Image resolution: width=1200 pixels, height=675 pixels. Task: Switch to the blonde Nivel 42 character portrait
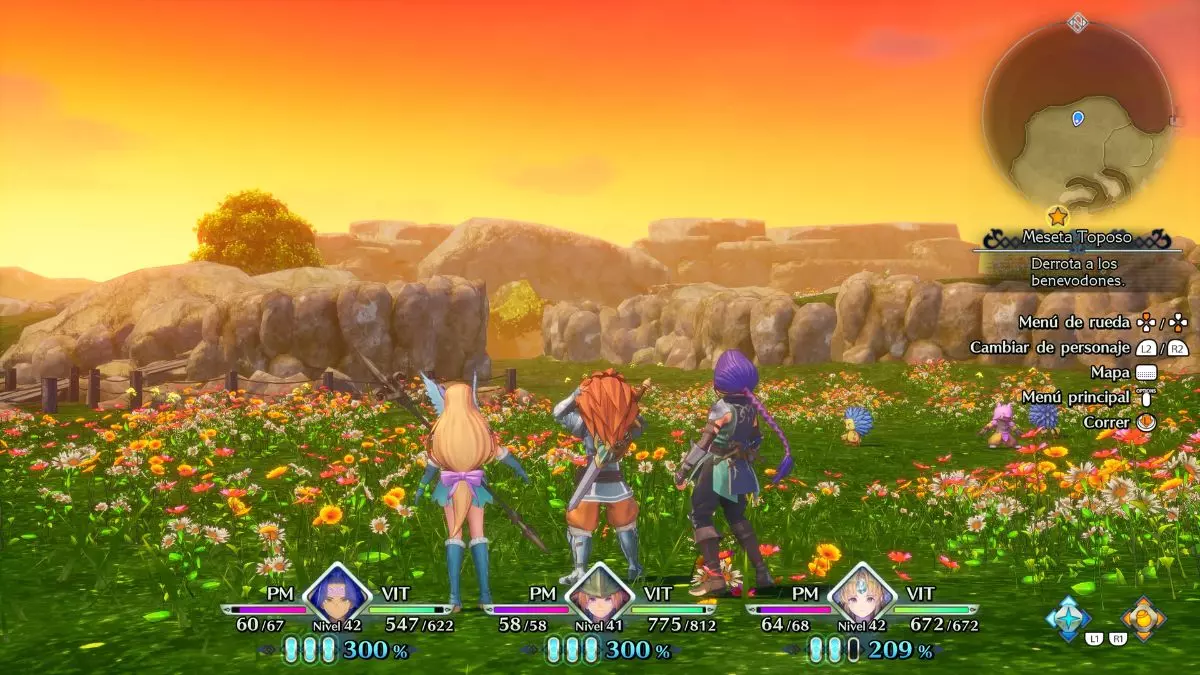[861, 596]
